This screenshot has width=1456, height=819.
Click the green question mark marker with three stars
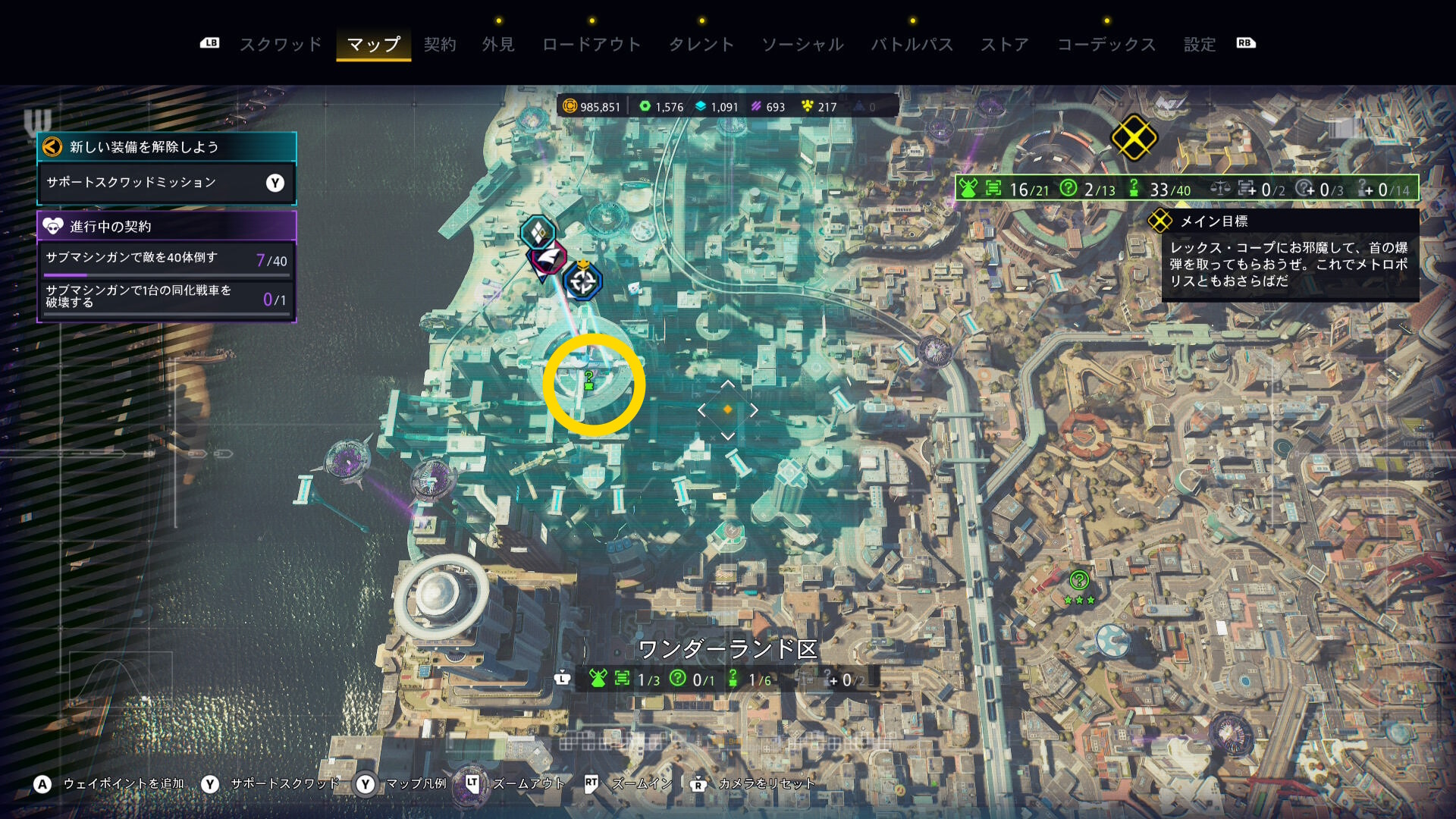click(x=1079, y=582)
